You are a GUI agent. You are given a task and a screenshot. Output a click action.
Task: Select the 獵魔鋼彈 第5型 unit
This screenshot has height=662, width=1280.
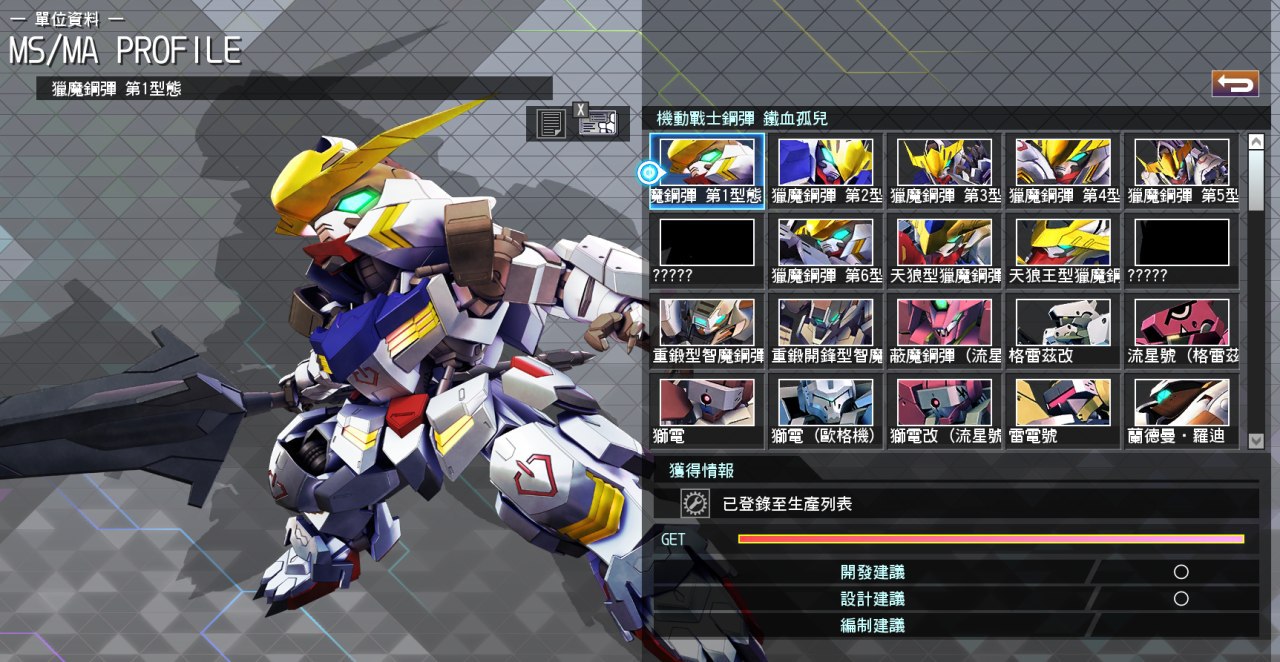(x=1182, y=171)
